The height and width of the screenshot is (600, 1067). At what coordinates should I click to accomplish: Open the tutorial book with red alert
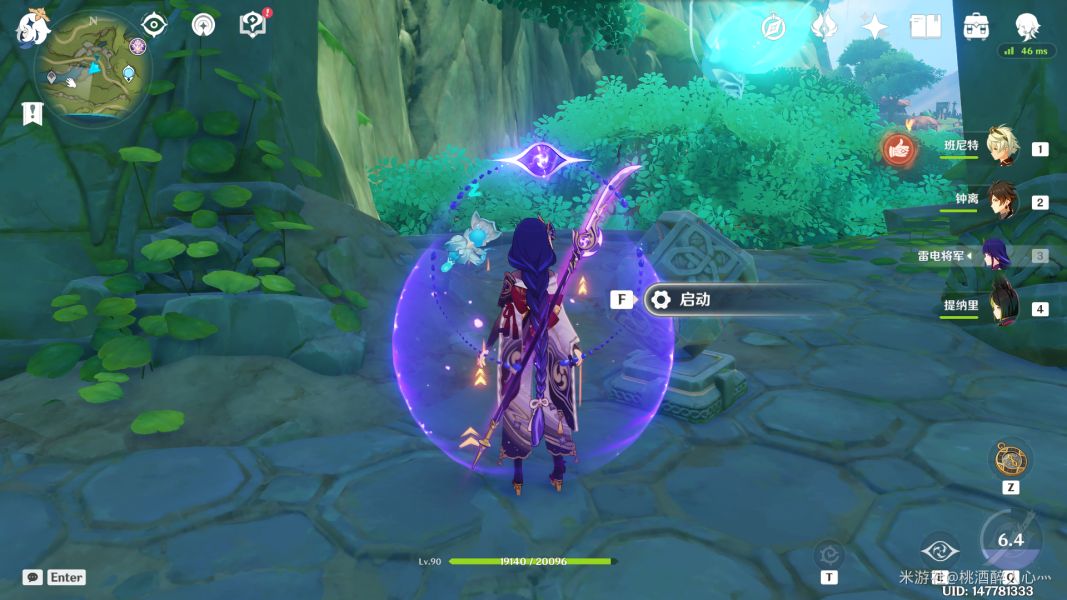[252, 24]
